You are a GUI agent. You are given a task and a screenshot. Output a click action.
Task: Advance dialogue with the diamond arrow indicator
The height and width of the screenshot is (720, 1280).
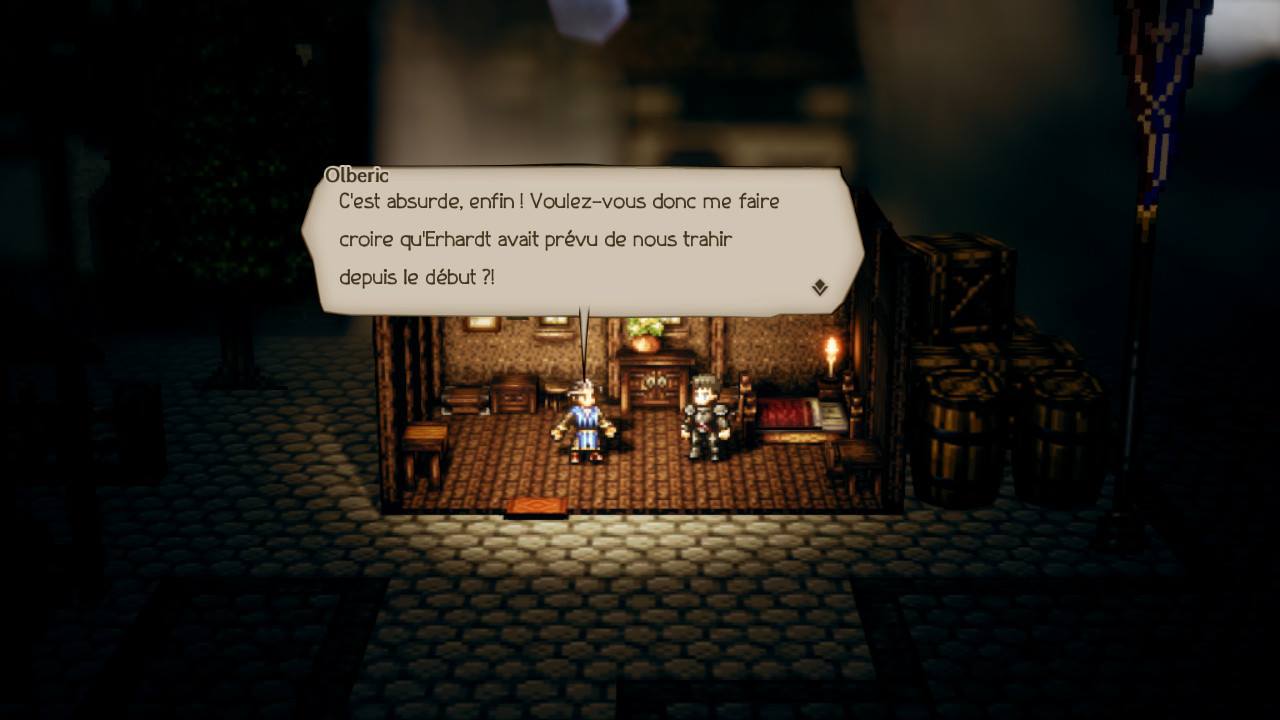click(819, 288)
